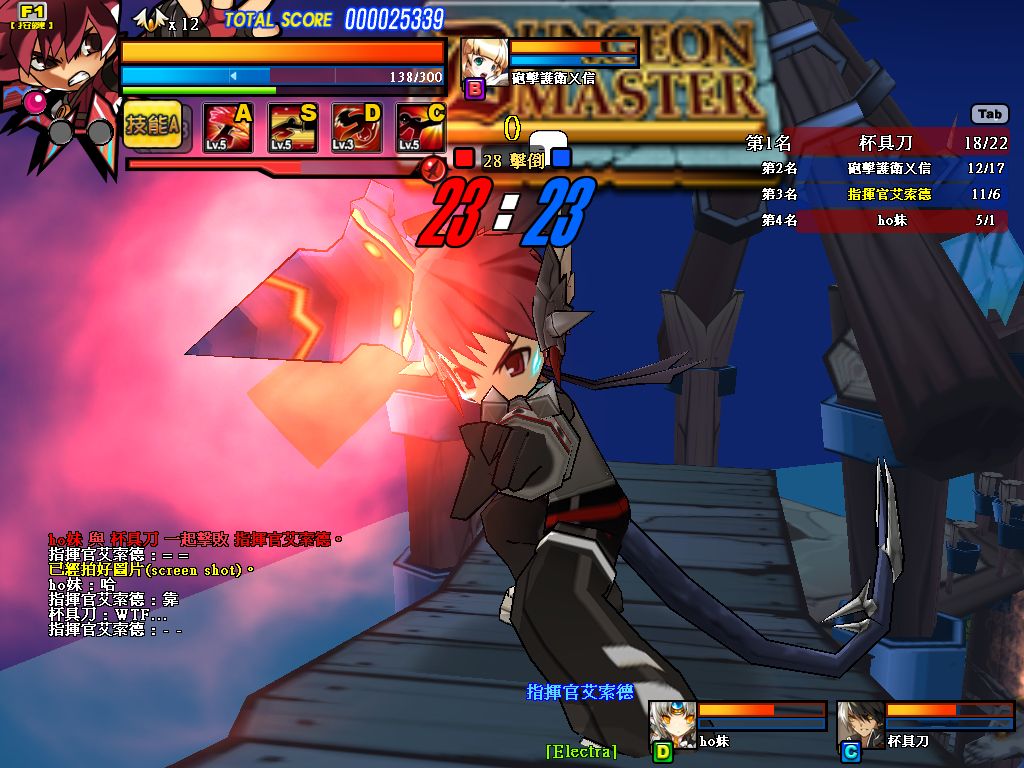Click the red sword awakening orb icon
This screenshot has height=768, width=1024.
click(433, 167)
